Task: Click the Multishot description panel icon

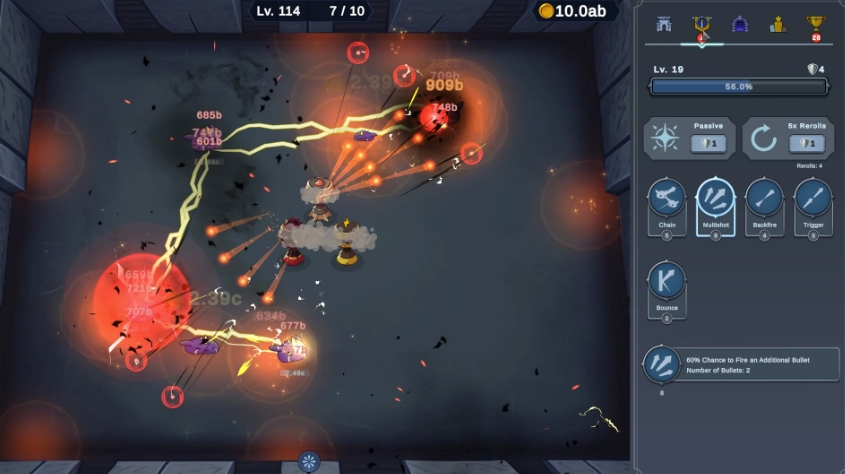Action: pyautogui.click(x=661, y=364)
